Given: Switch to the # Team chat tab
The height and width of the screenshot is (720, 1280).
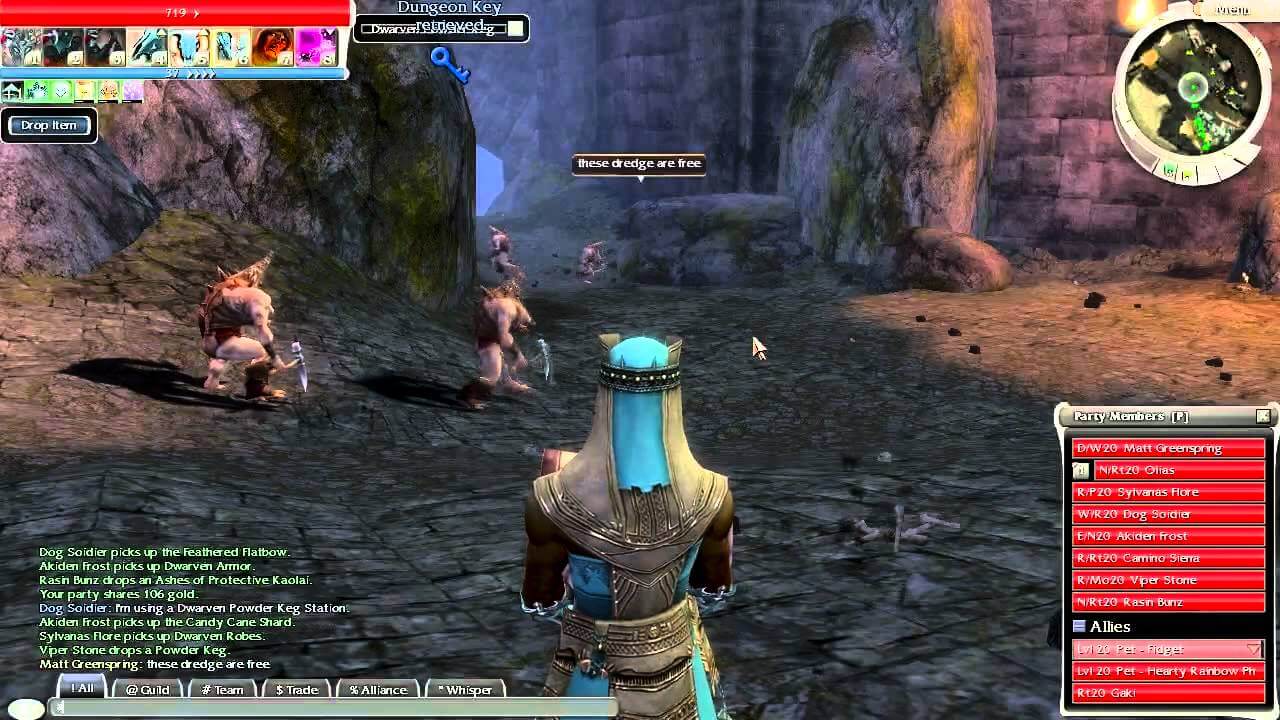Looking at the screenshot, I should click(222, 690).
